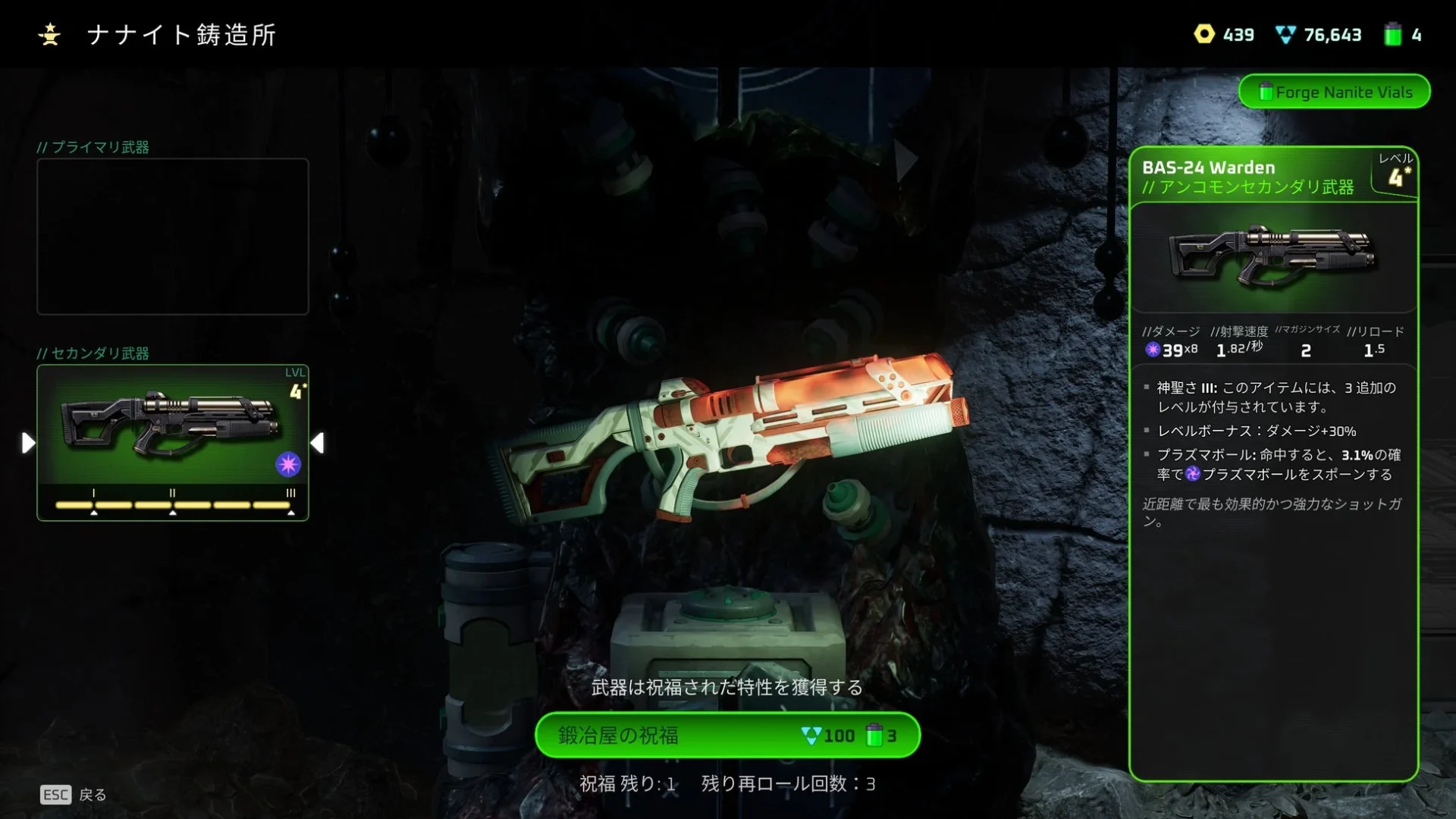The width and height of the screenshot is (1456, 819).
Task: Click the vial cost icon showing 3 in the blessing button
Action: 874,735
